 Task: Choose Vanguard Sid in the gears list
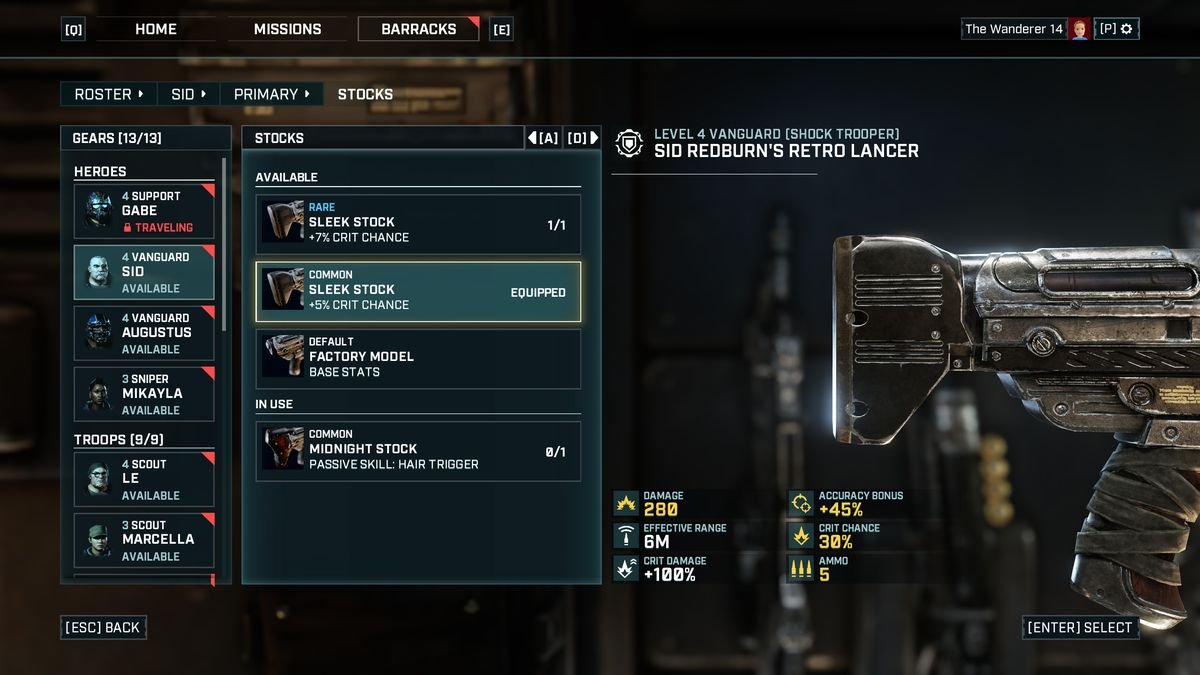144,272
